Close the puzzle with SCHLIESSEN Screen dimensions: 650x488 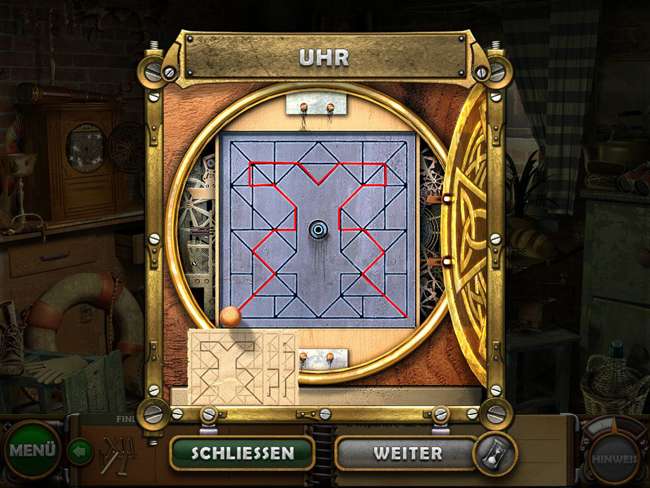pyautogui.click(x=242, y=452)
